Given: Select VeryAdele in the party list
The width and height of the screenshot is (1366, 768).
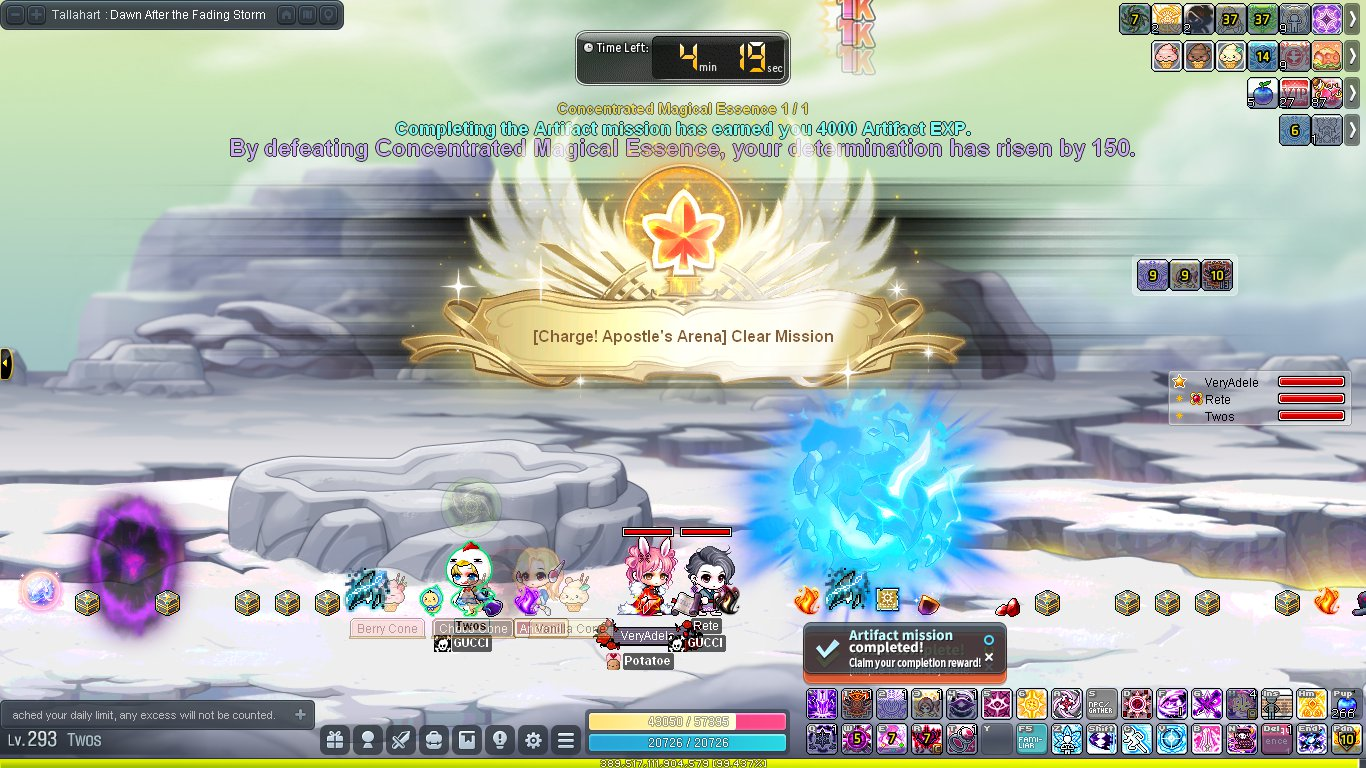Looking at the screenshot, I should pos(1231,382).
